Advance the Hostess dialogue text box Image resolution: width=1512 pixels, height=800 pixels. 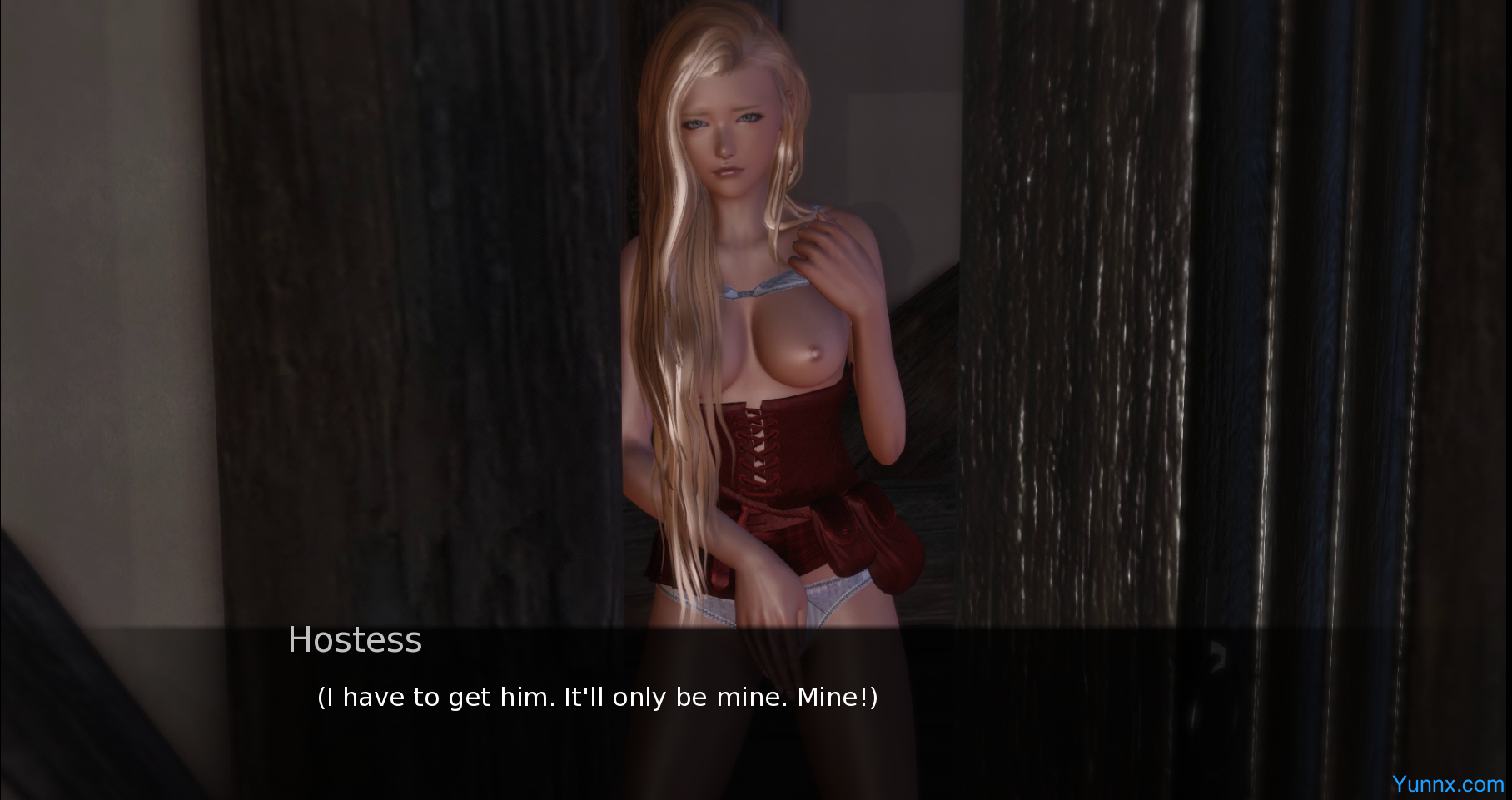[596, 697]
